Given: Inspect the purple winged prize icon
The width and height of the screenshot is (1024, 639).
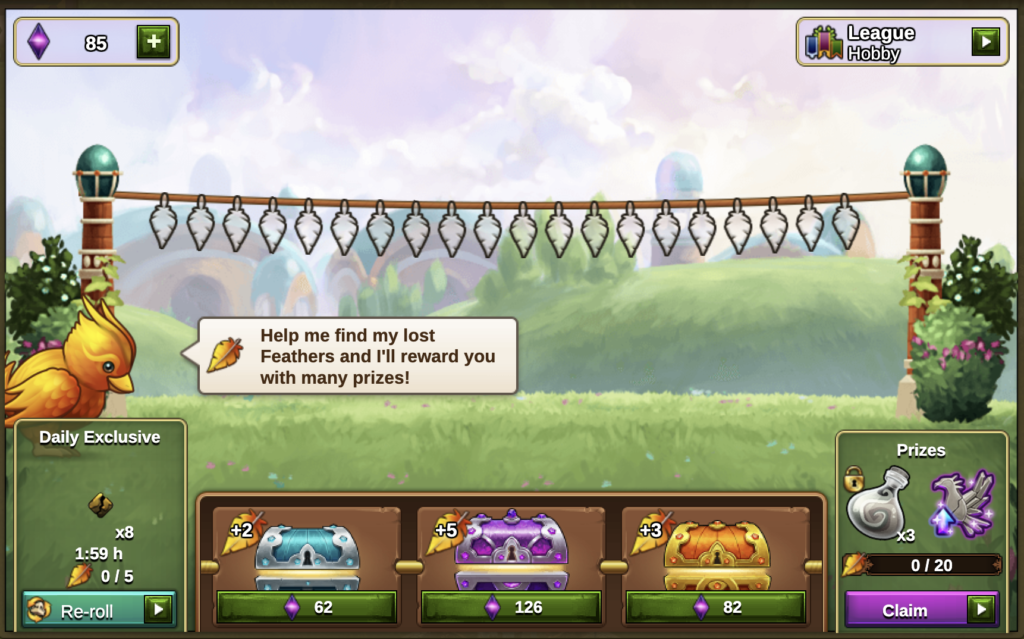Looking at the screenshot, I should 962,502.
